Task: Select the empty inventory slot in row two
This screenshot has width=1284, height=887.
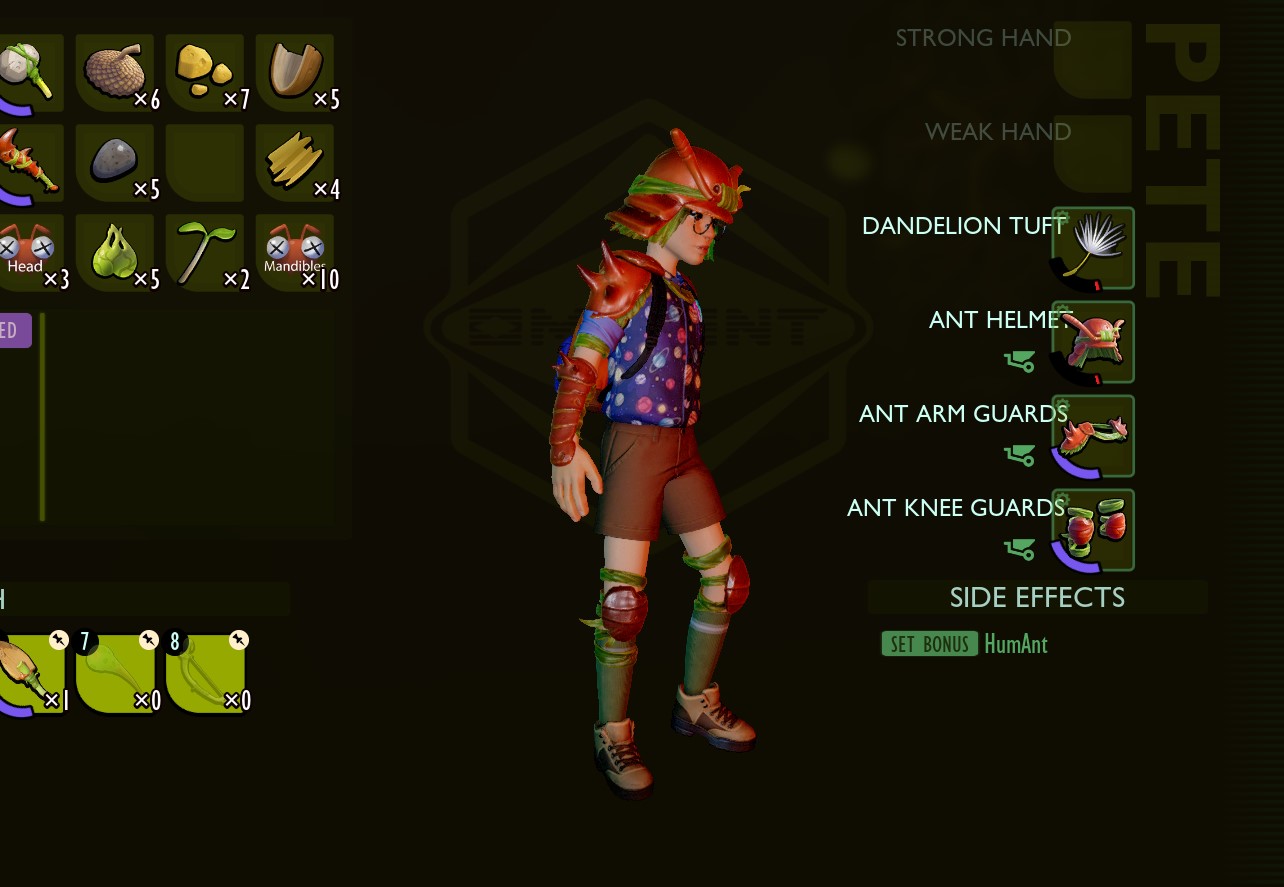Action: pyautogui.click(x=205, y=162)
